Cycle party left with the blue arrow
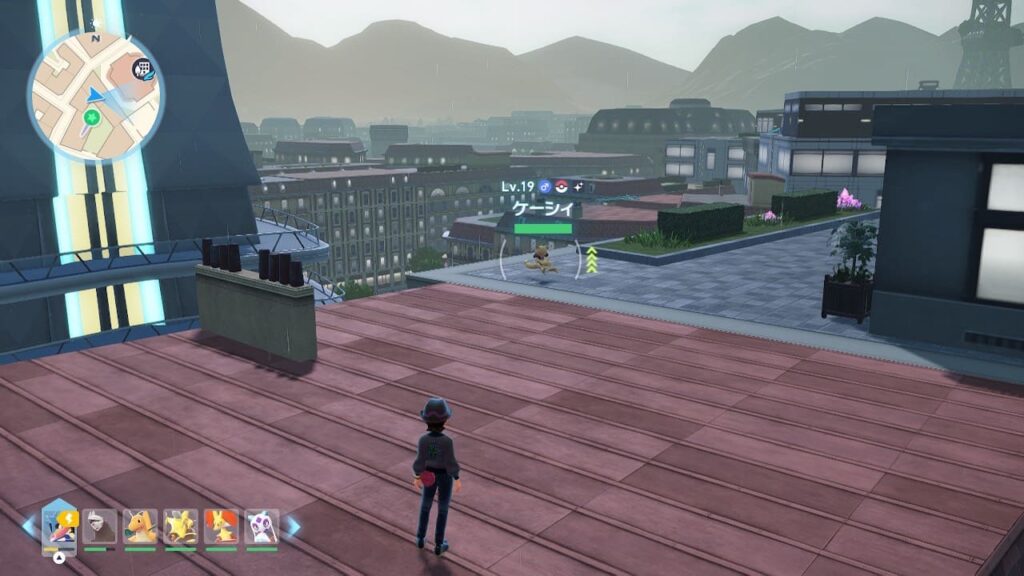This screenshot has height=576, width=1024. pos(28,526)
